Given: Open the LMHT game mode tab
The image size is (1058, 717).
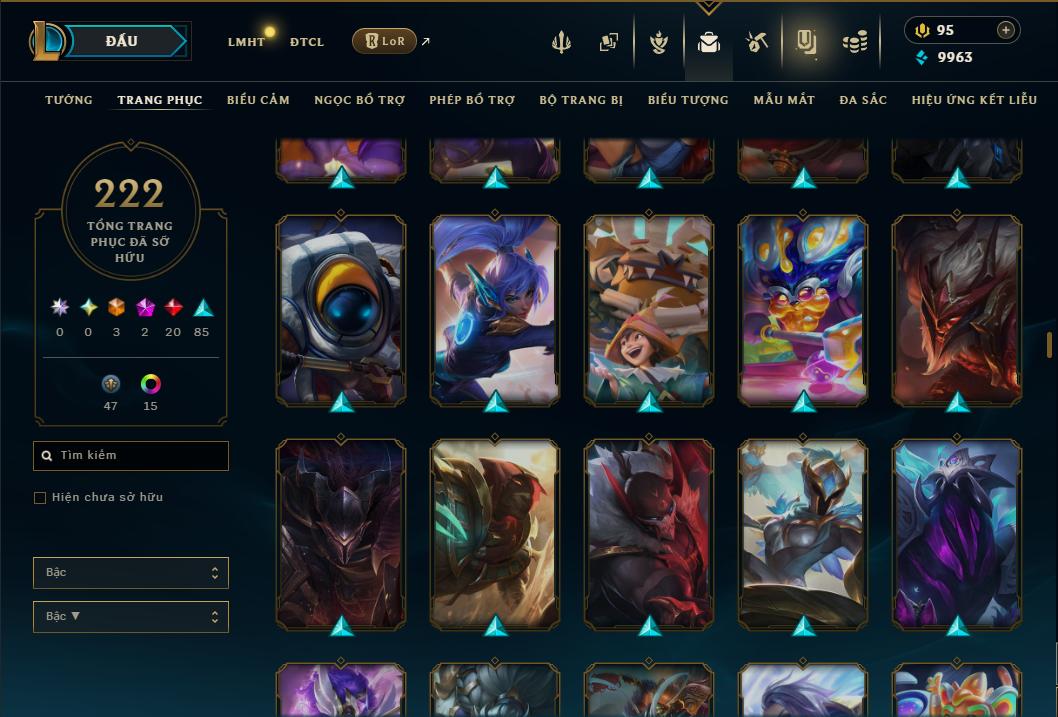Looking at the screenshot, I should tap(246, 42).
